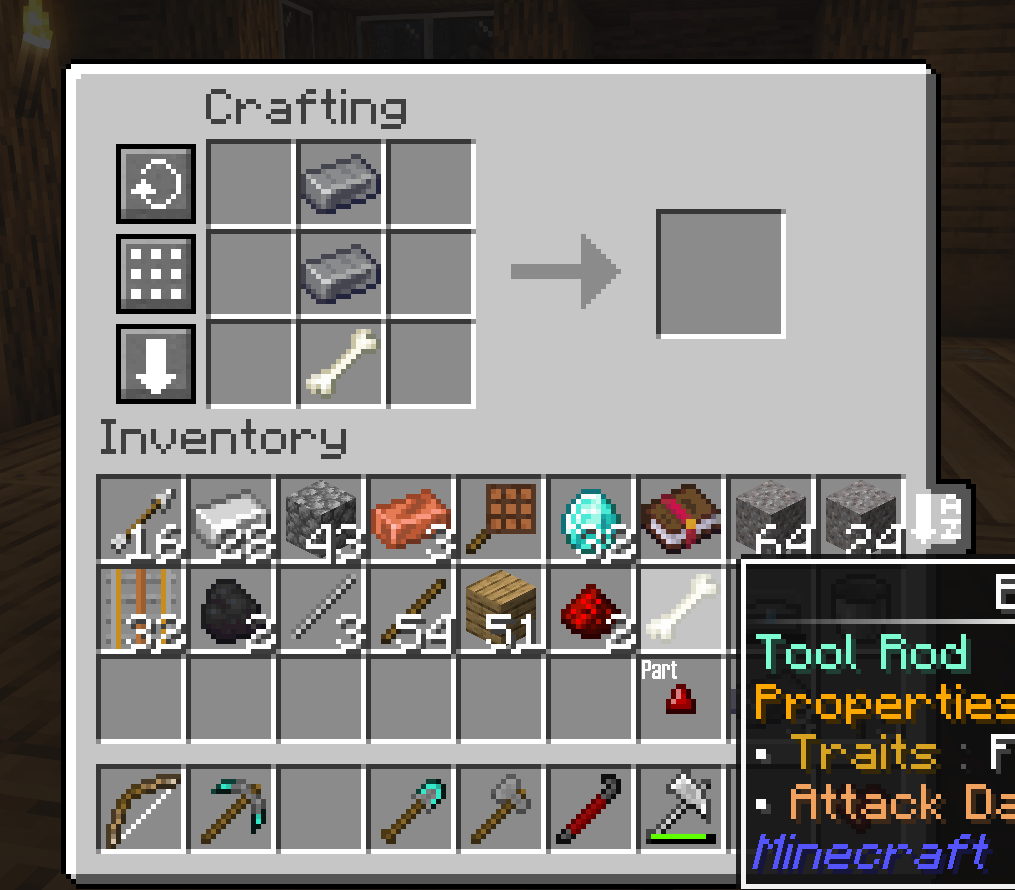Pick up the 51 oak planks
The width and height of the screenshot is (1015, 890).
click(x=501, y=608)
